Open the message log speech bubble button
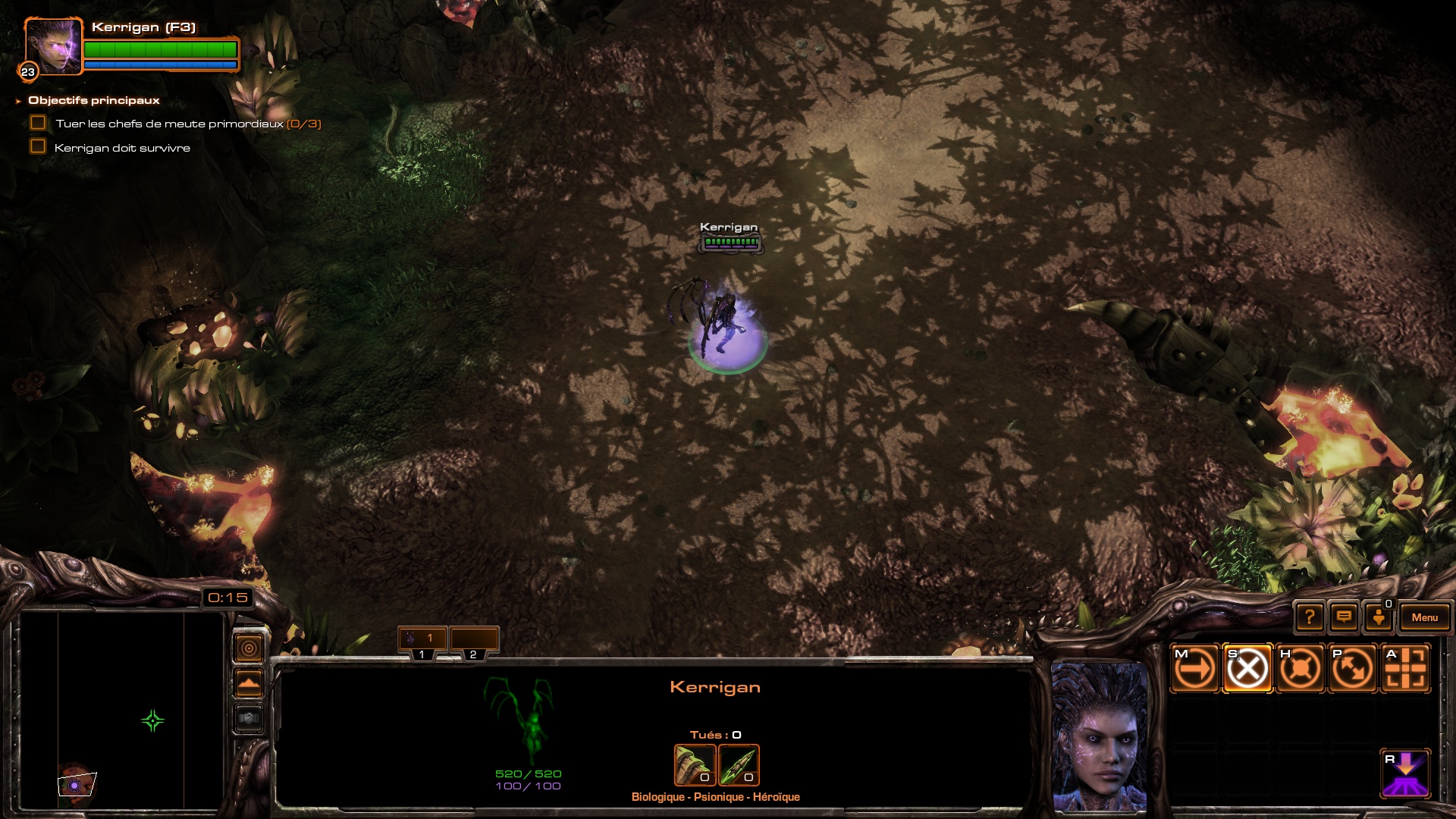This screenshot has height=819, width=1456. pyautogui.click(x=1344, y=617)
